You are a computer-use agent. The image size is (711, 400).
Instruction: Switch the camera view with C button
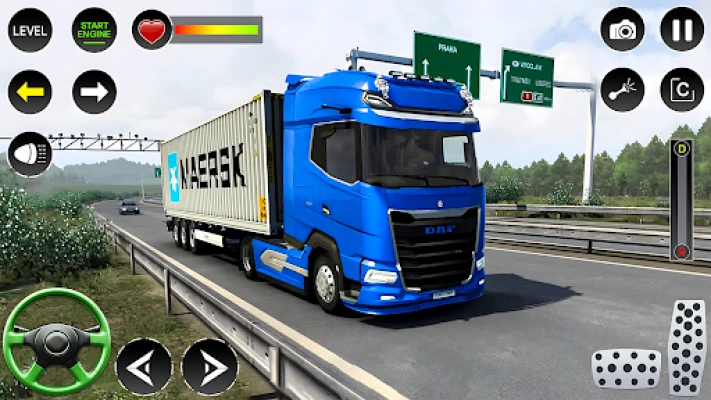click(682, 90)
